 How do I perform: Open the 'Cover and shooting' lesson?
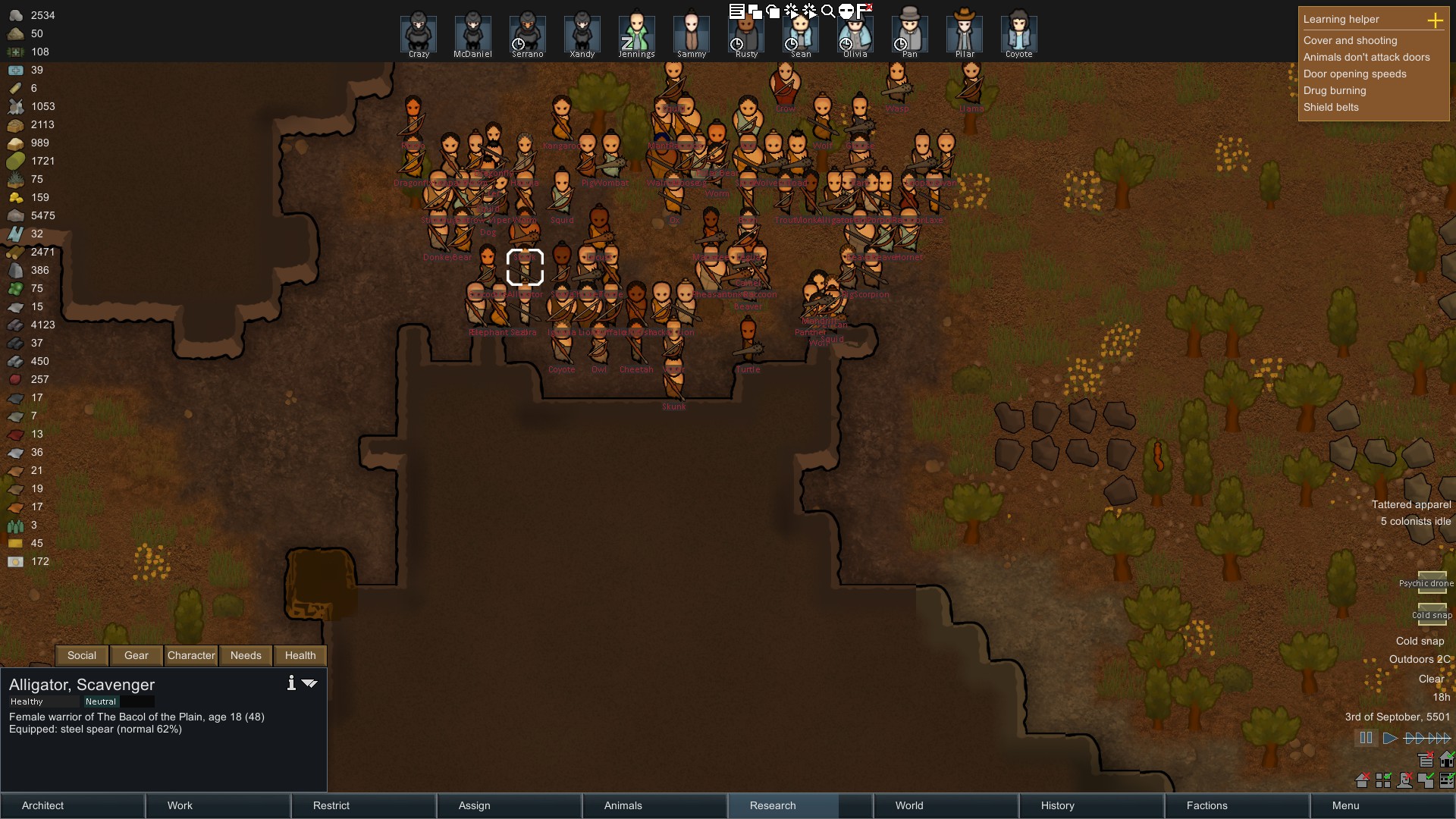coord(1351,40)
